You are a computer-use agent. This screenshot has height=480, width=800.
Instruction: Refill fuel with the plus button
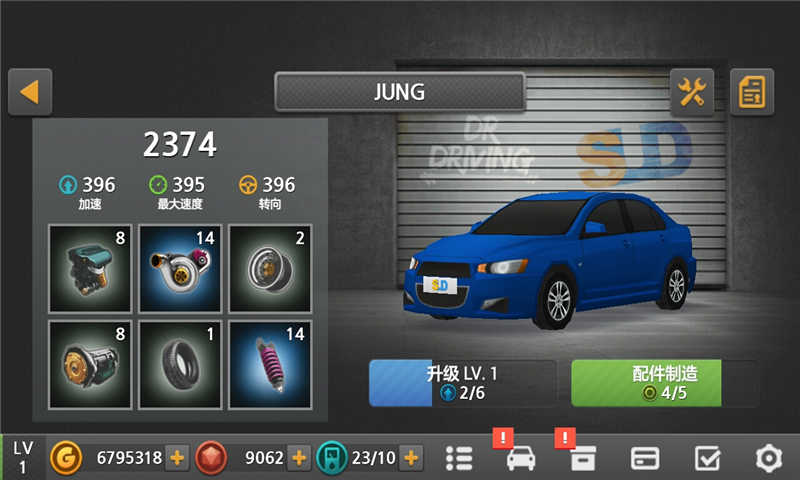(x=410, y=458)
